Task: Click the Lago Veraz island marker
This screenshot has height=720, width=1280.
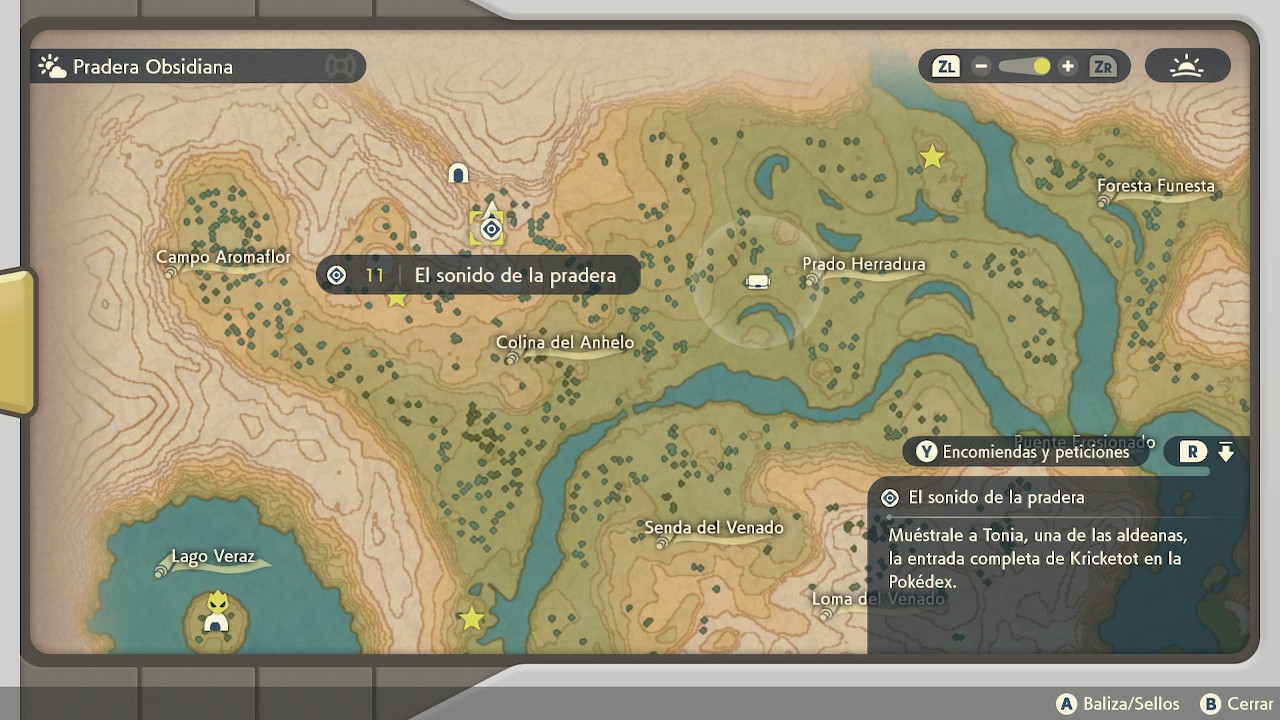Action: 216,613
